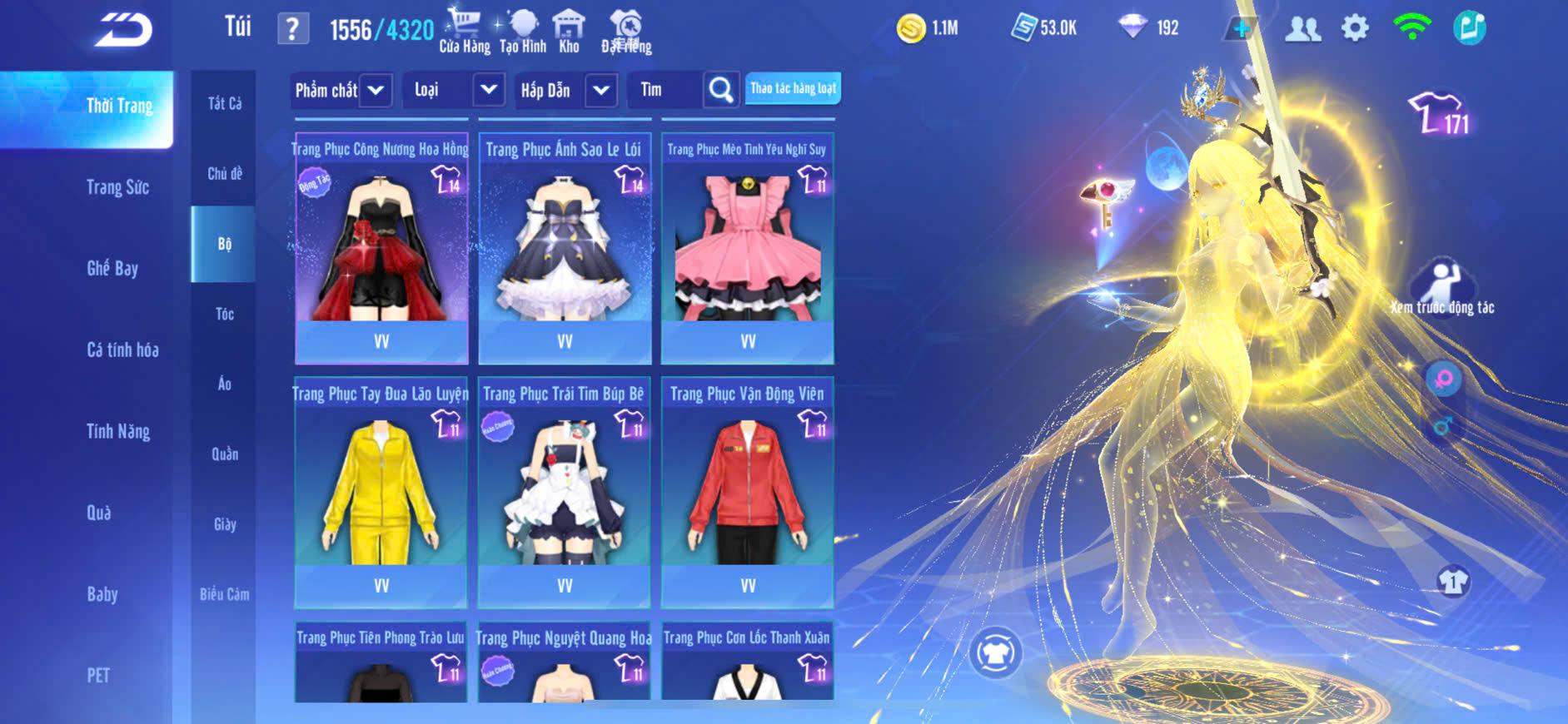Open the question mark help button
The height and width of the screenshot is (724, 1568).
click(292, 29)
